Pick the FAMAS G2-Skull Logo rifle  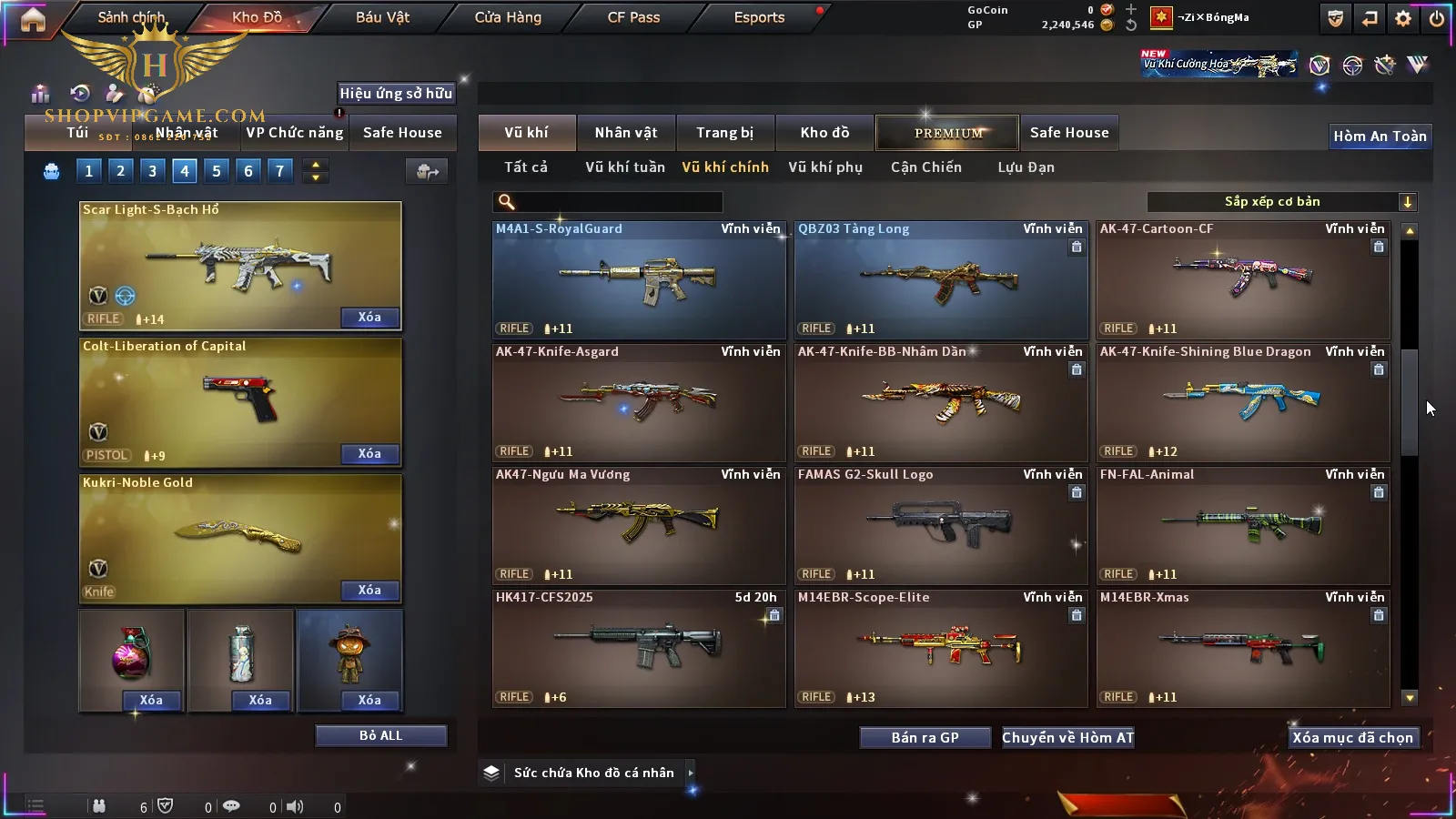941,525
